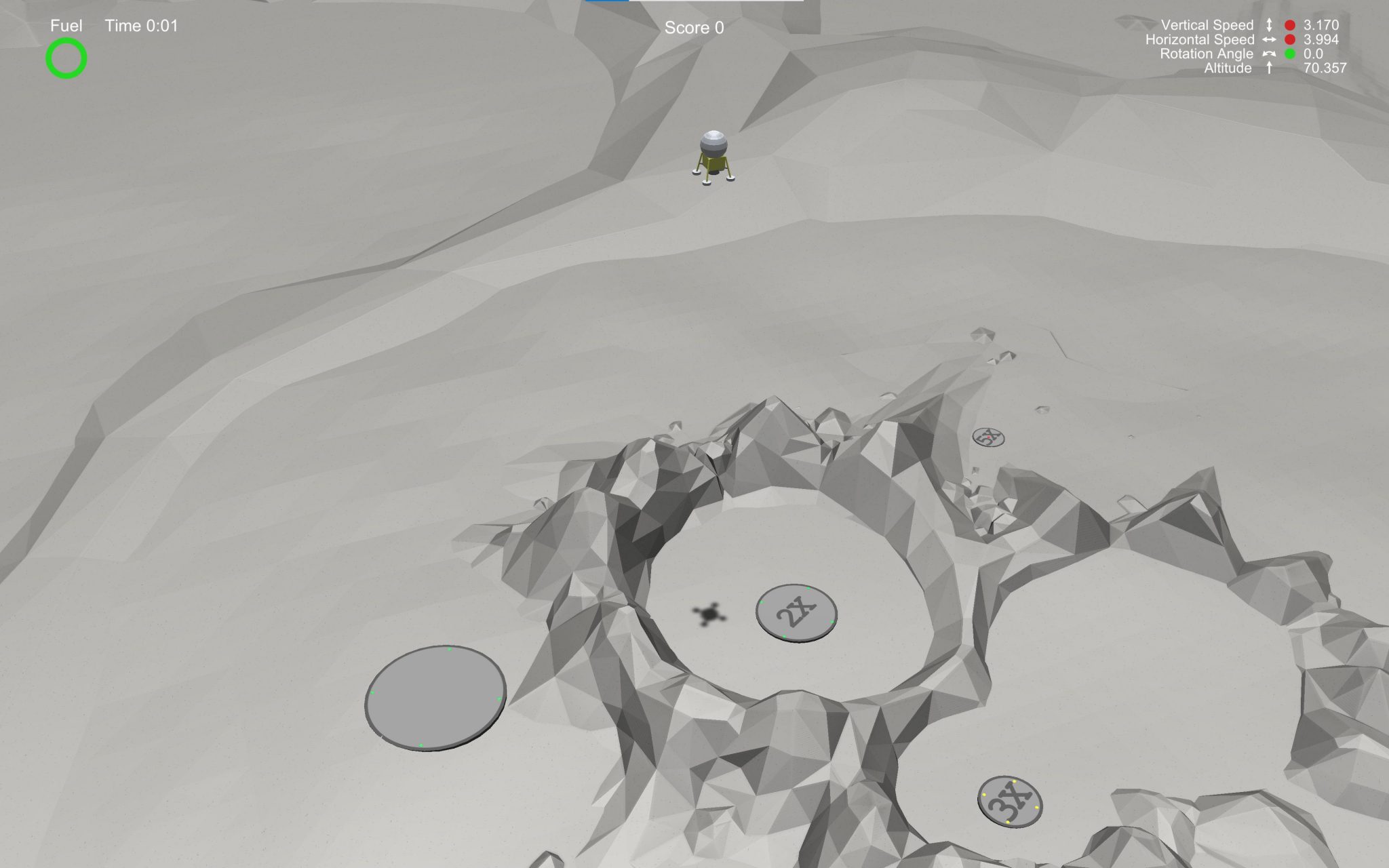This screenshot has width=1389, height=868.
Task: Click the green fuel gauge ring
Action: pos(66,60)
